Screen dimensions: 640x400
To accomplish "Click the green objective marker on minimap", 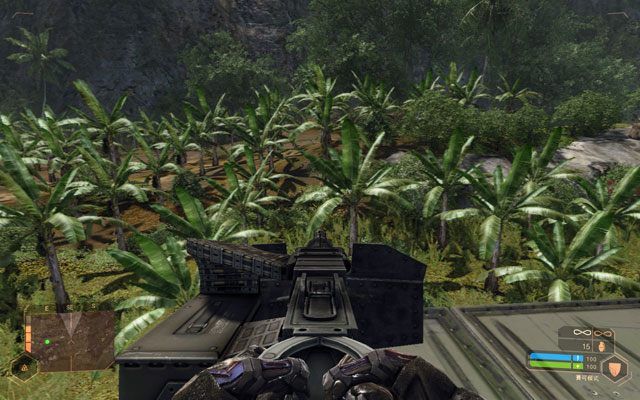I will 46,342.
